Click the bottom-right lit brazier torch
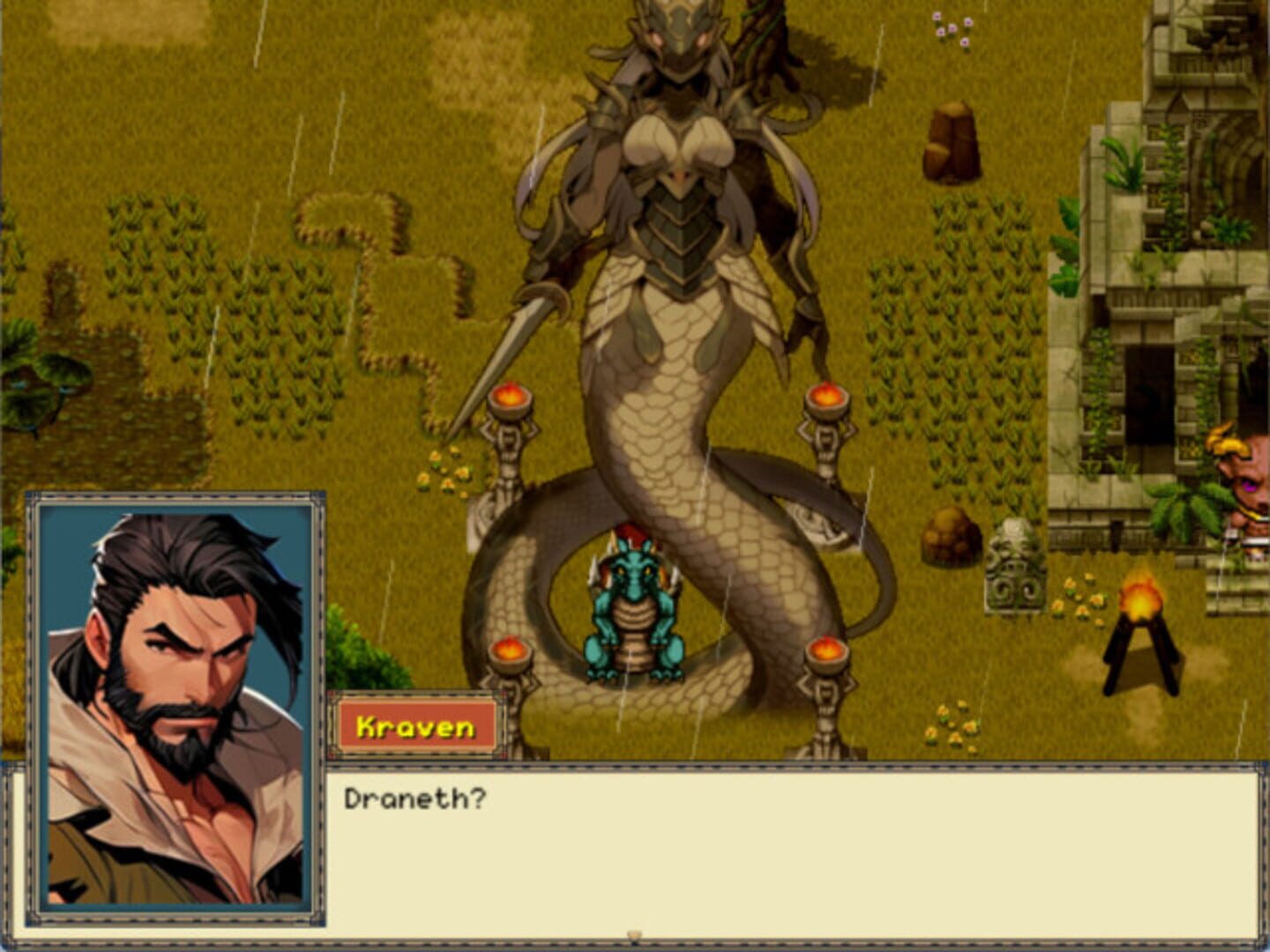Viewport: 1270px width, 952px height. [x=827, y=652]
